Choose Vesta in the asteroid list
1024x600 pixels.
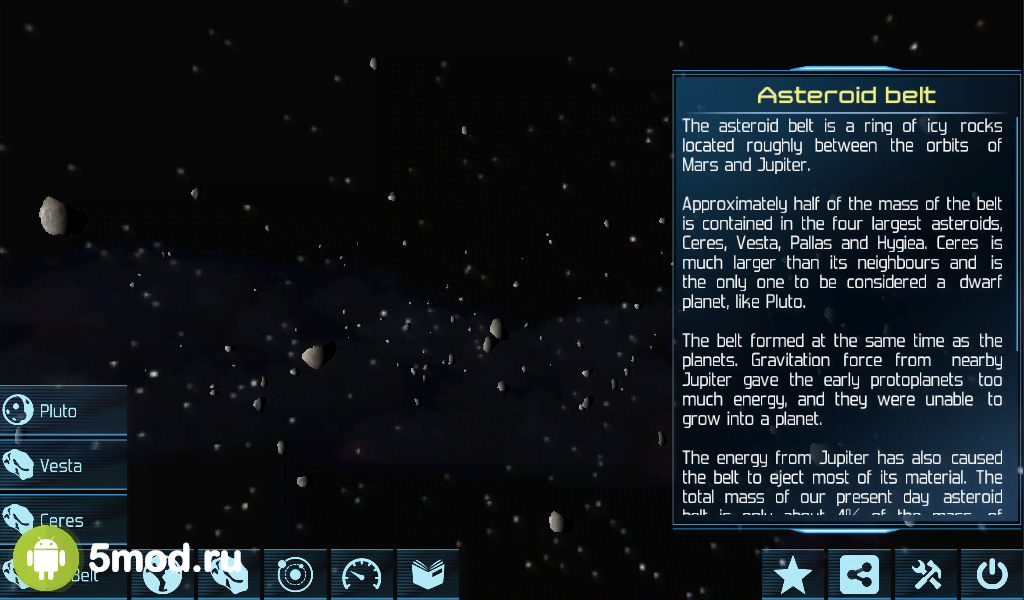[x=62, y=466]
